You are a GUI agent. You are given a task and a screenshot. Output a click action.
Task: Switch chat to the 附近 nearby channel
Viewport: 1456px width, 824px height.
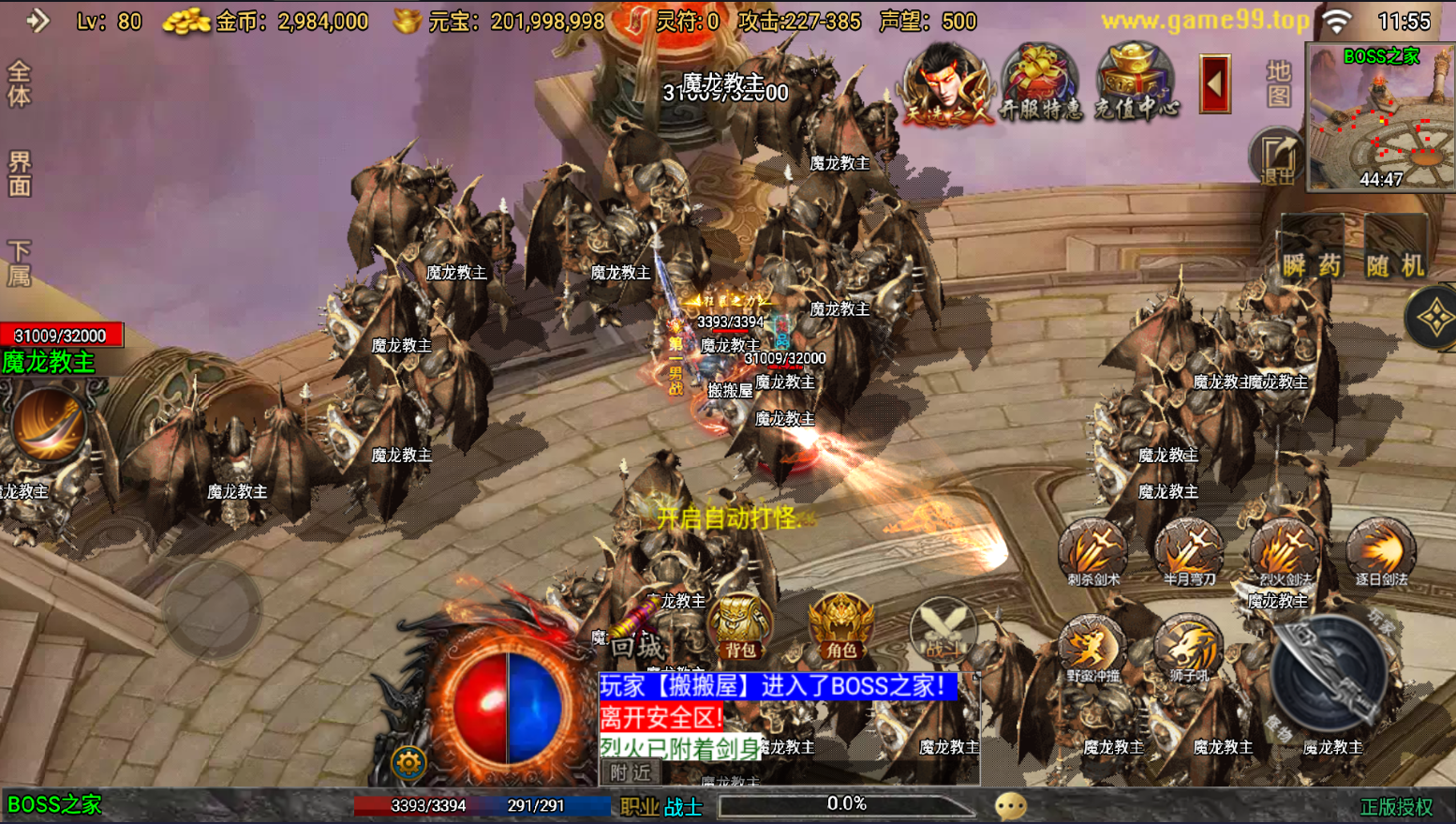click(631, 772)
